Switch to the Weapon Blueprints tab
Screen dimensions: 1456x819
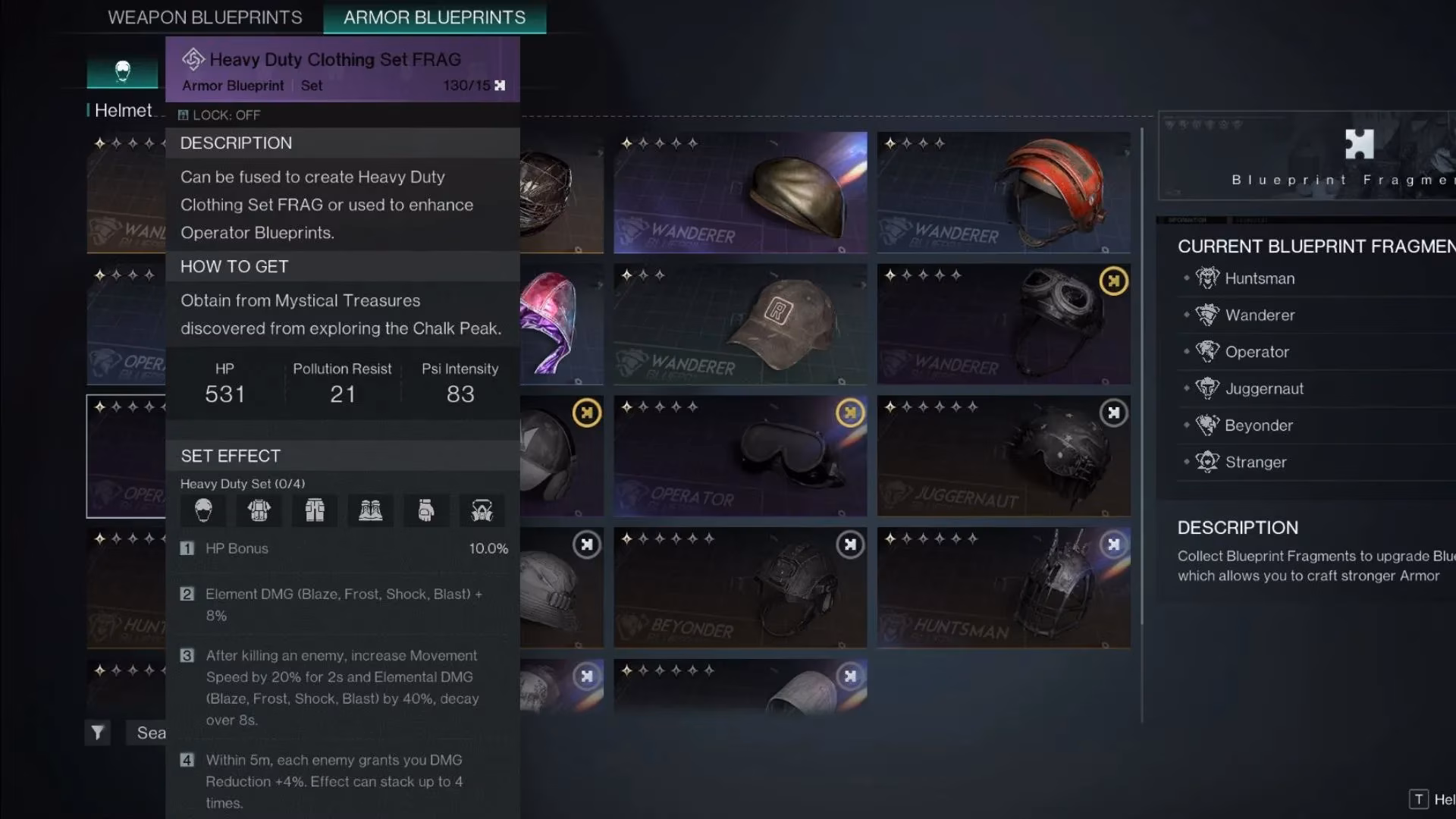click(x=206, y=17)
